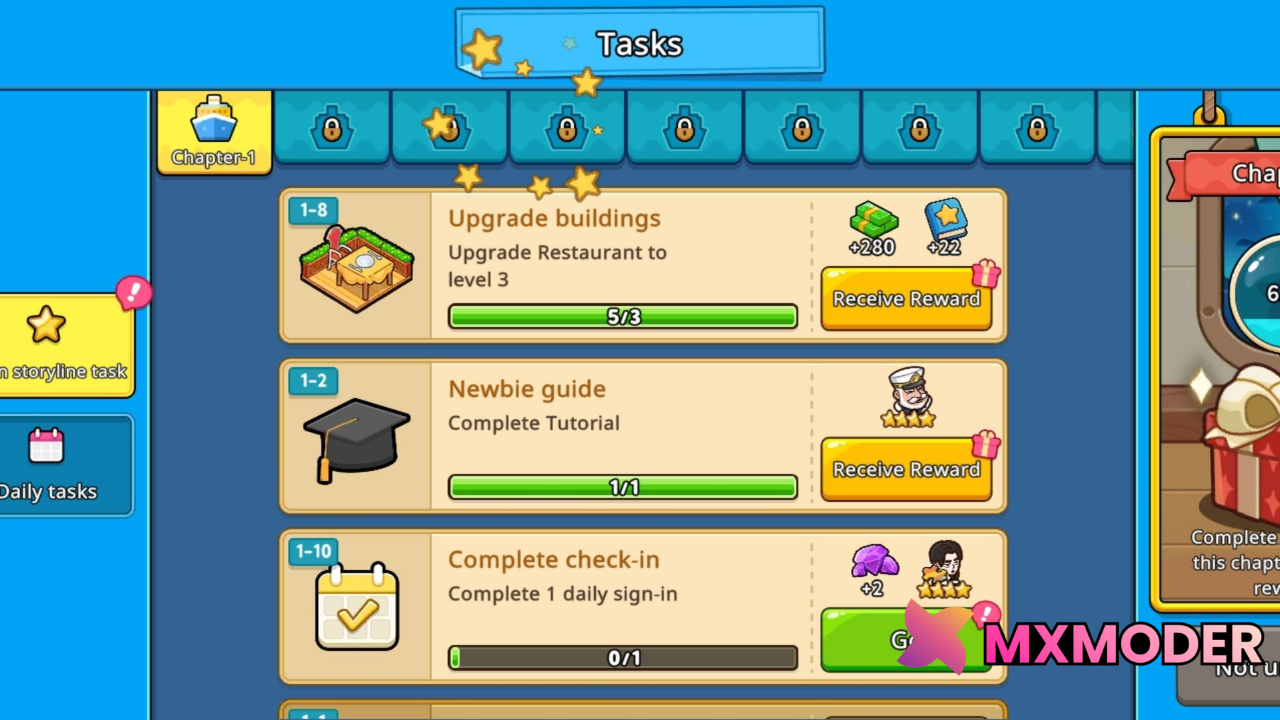Receive reward for Newbie guide task
The image size is (1280, 720).
point(906,470)
